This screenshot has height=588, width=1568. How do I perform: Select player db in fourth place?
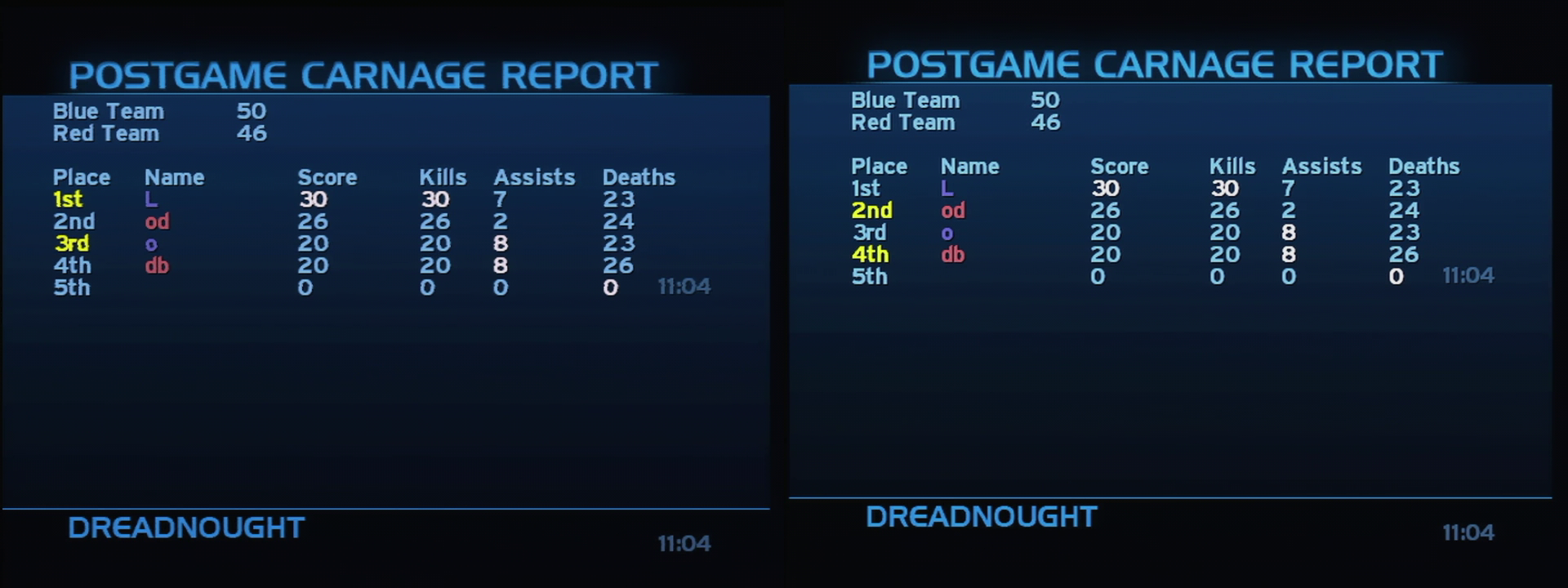(x=157, y=265)
